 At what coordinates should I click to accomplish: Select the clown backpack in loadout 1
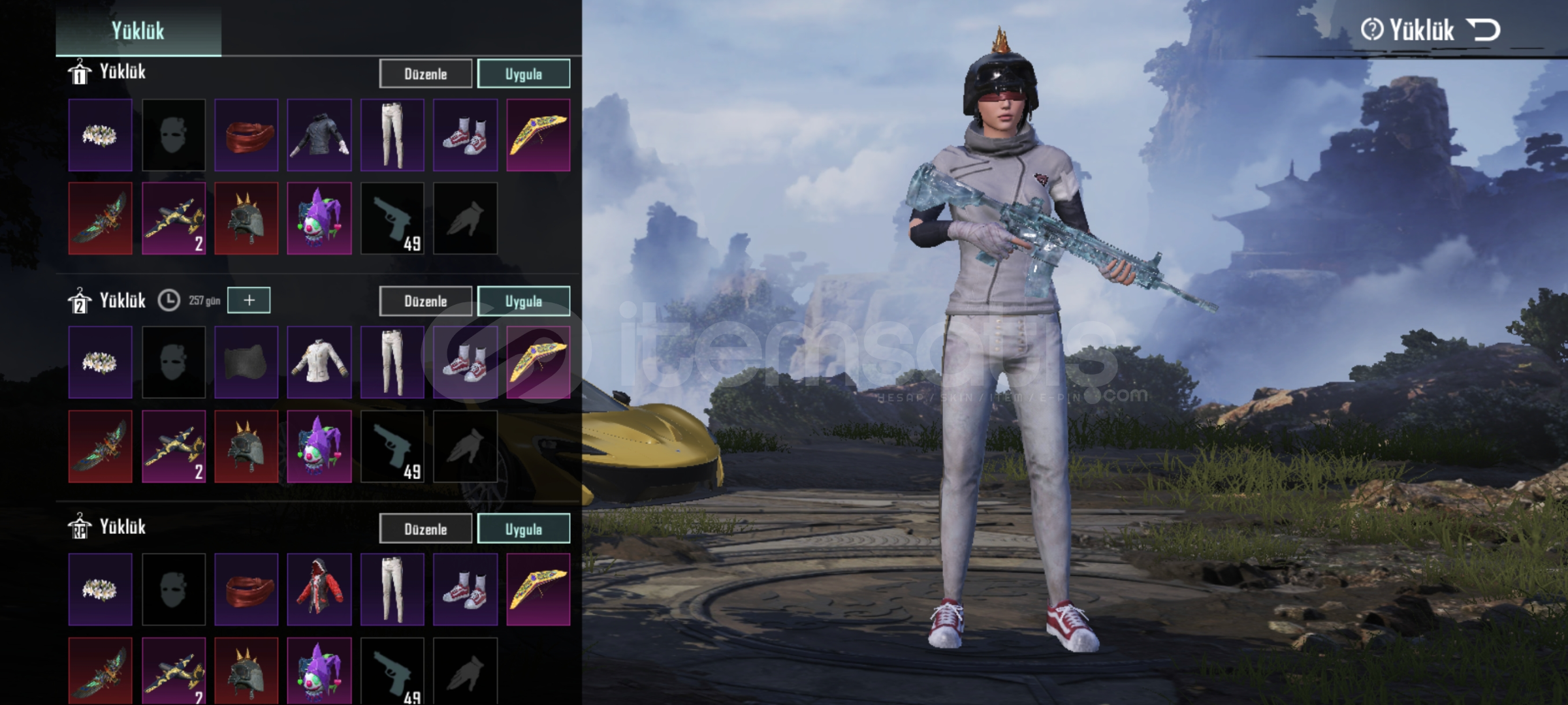pyautogui.click(x=319, y=218)
